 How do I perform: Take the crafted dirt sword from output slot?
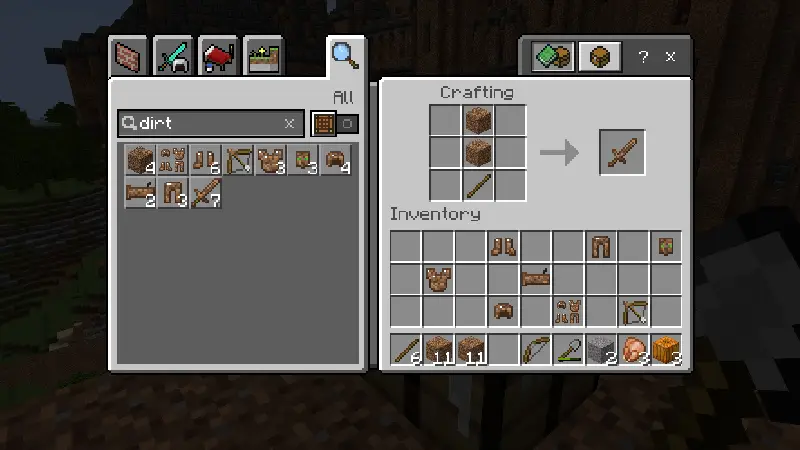[x=622, y=153]
